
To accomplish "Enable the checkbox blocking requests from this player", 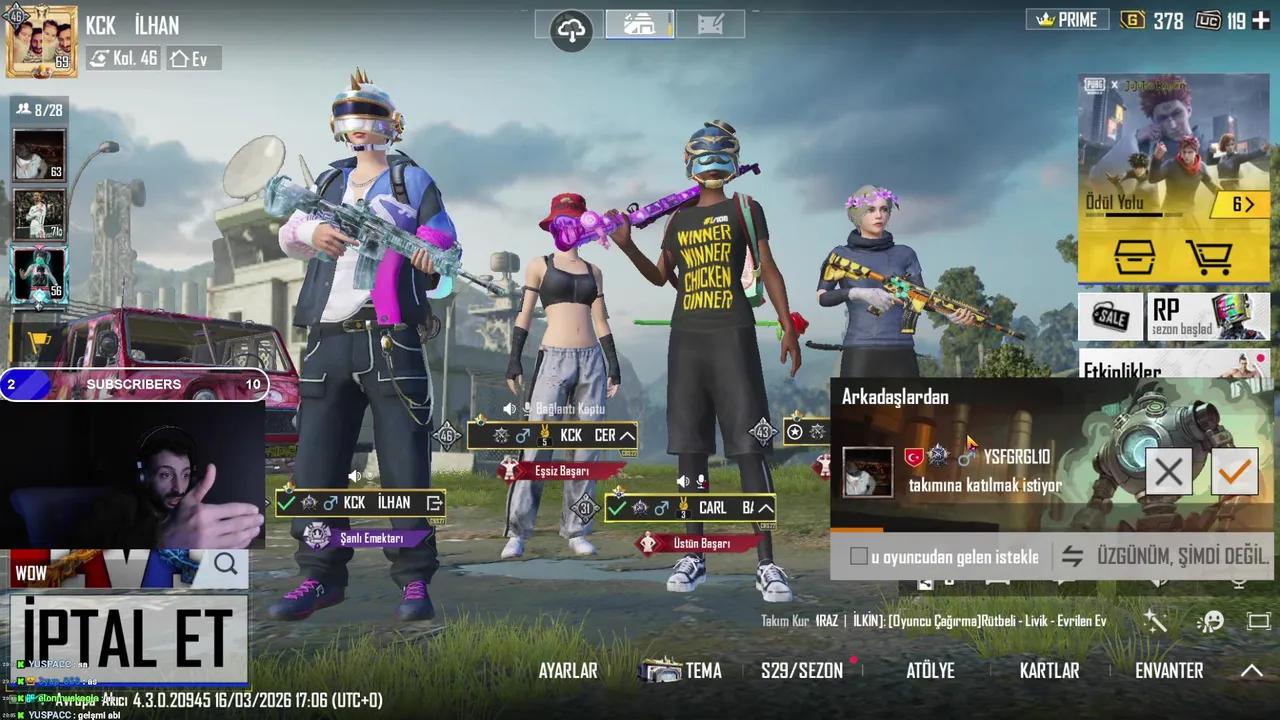I will click(859, 556).
